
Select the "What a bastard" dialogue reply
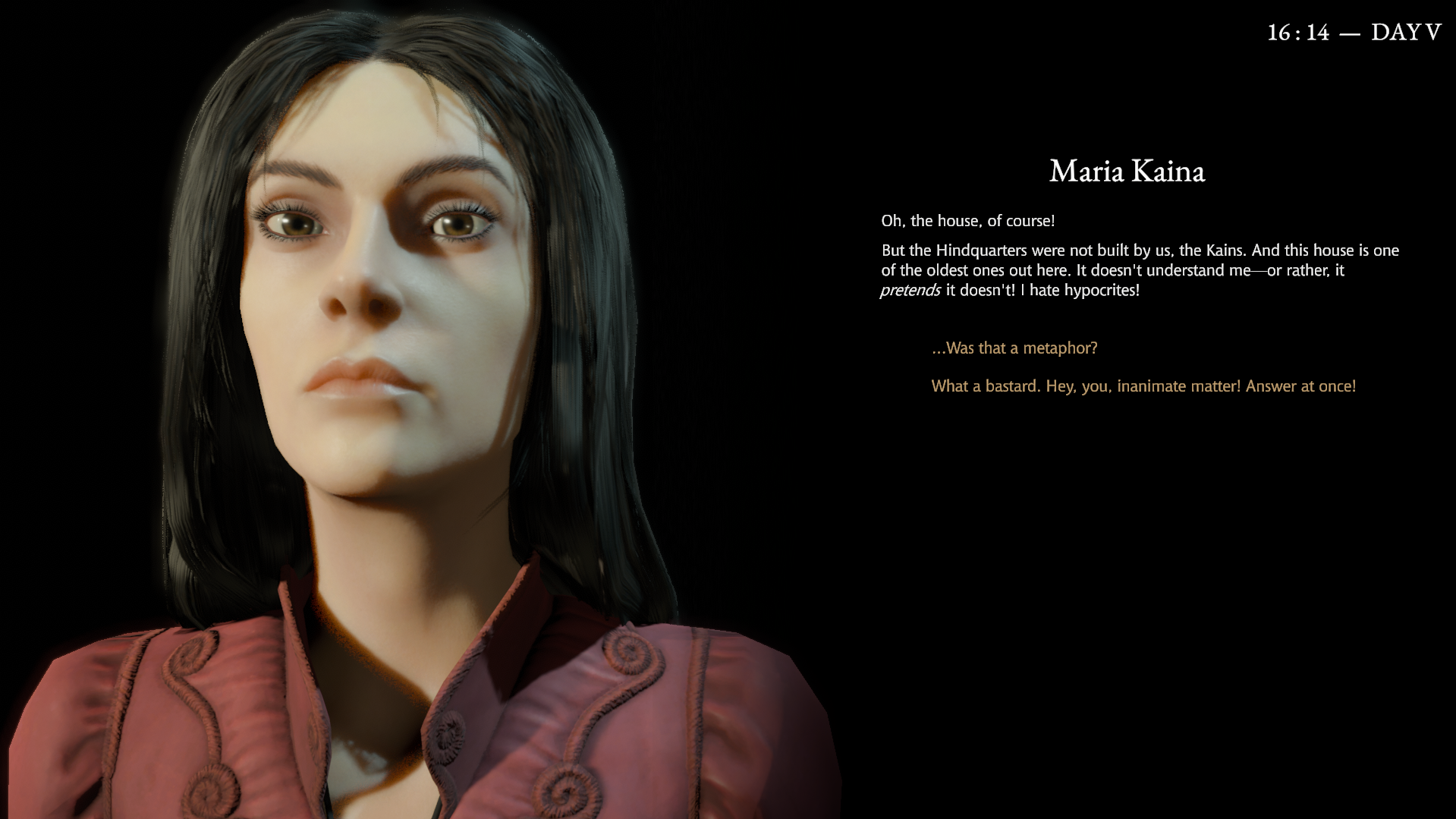pyautogui.click(x=1143, y=386)
